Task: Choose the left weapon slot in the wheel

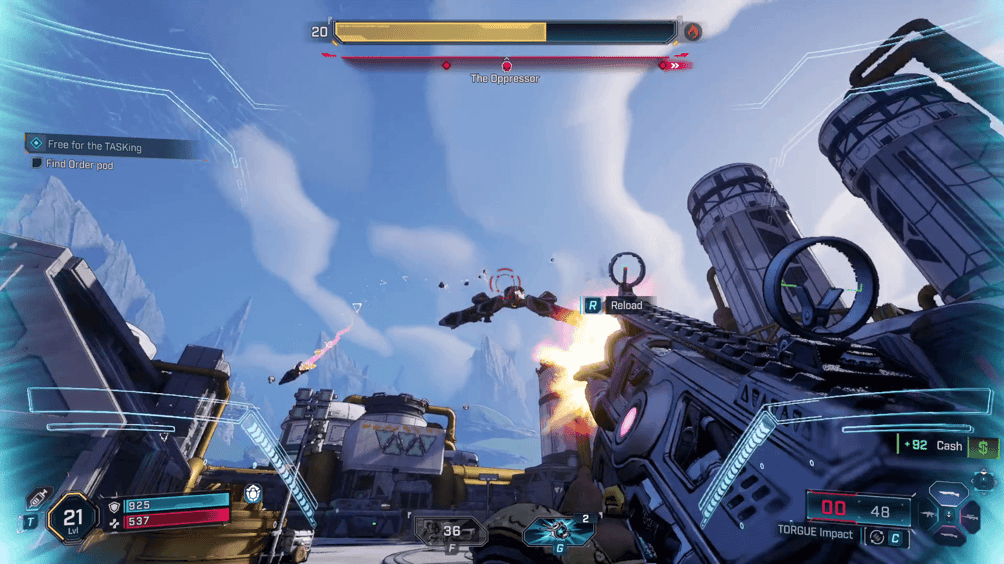Action: point(928,515)
